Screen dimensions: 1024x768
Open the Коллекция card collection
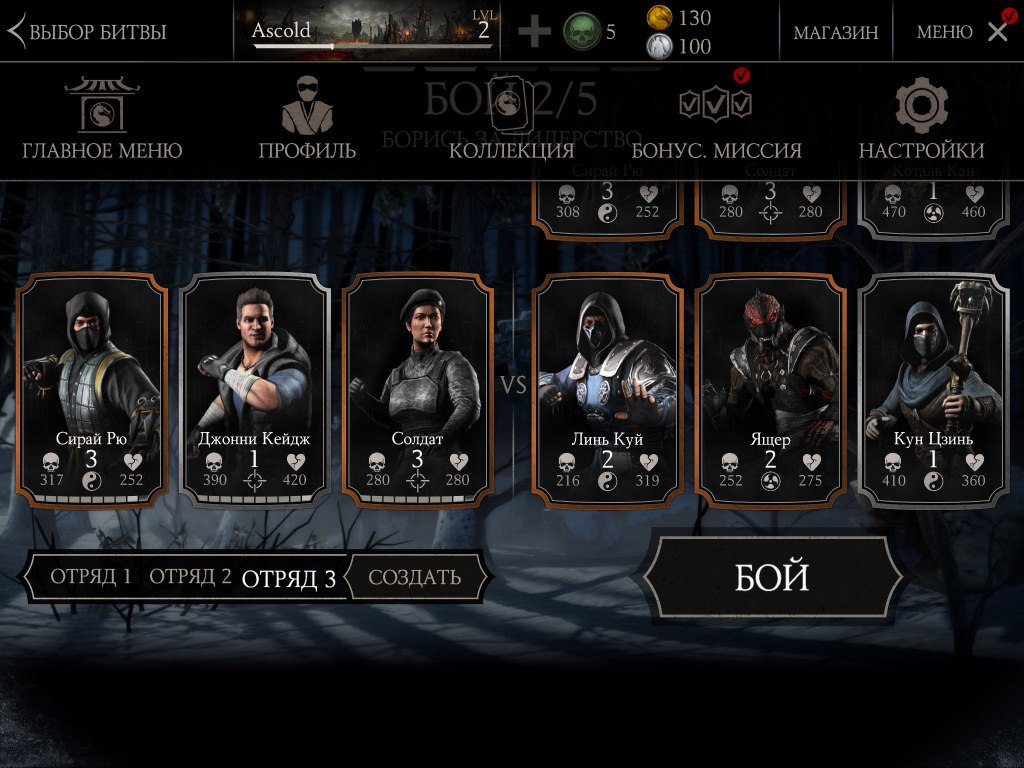tap(511, 119)
